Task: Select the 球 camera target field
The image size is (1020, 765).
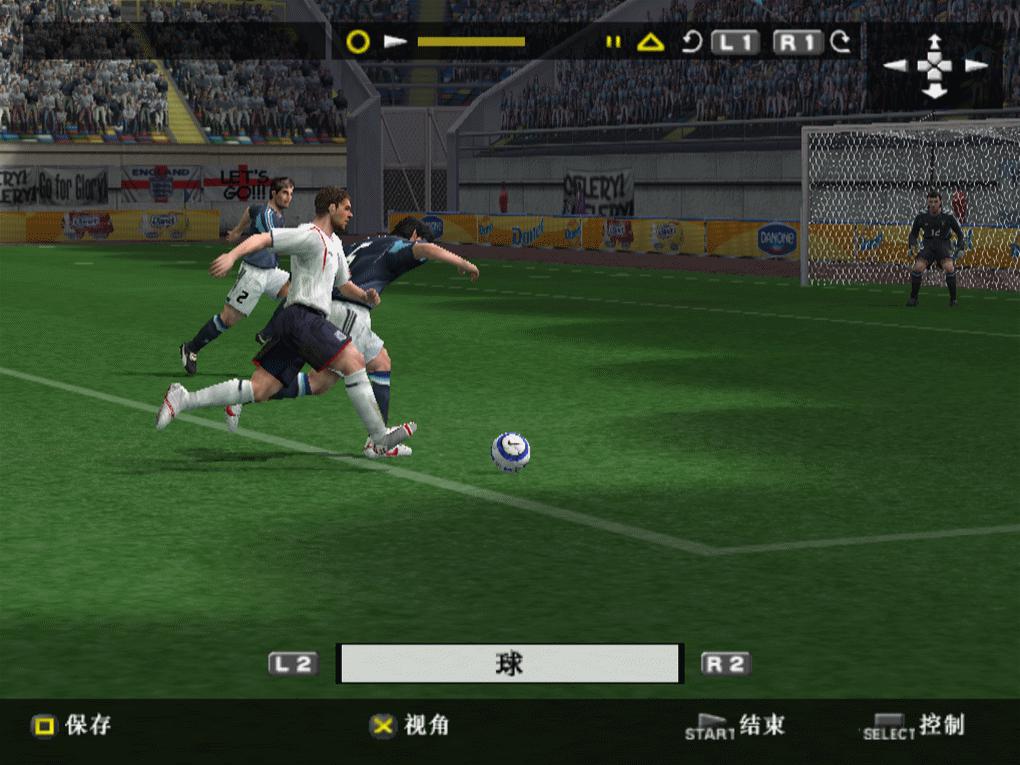Action: click(510, 664)
